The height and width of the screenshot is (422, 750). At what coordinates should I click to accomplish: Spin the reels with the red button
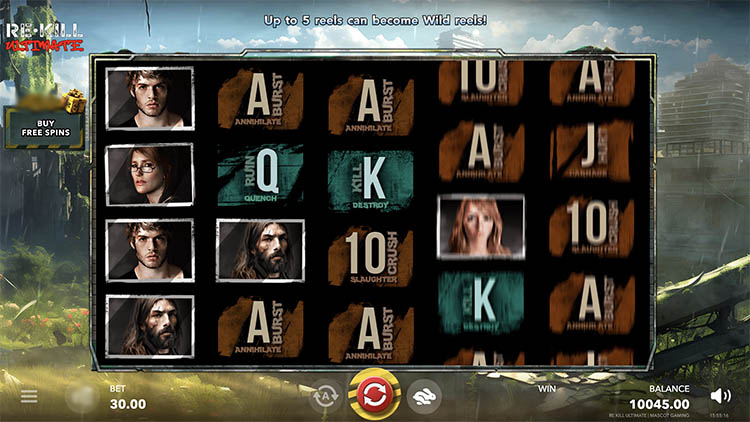coord(375,395)
